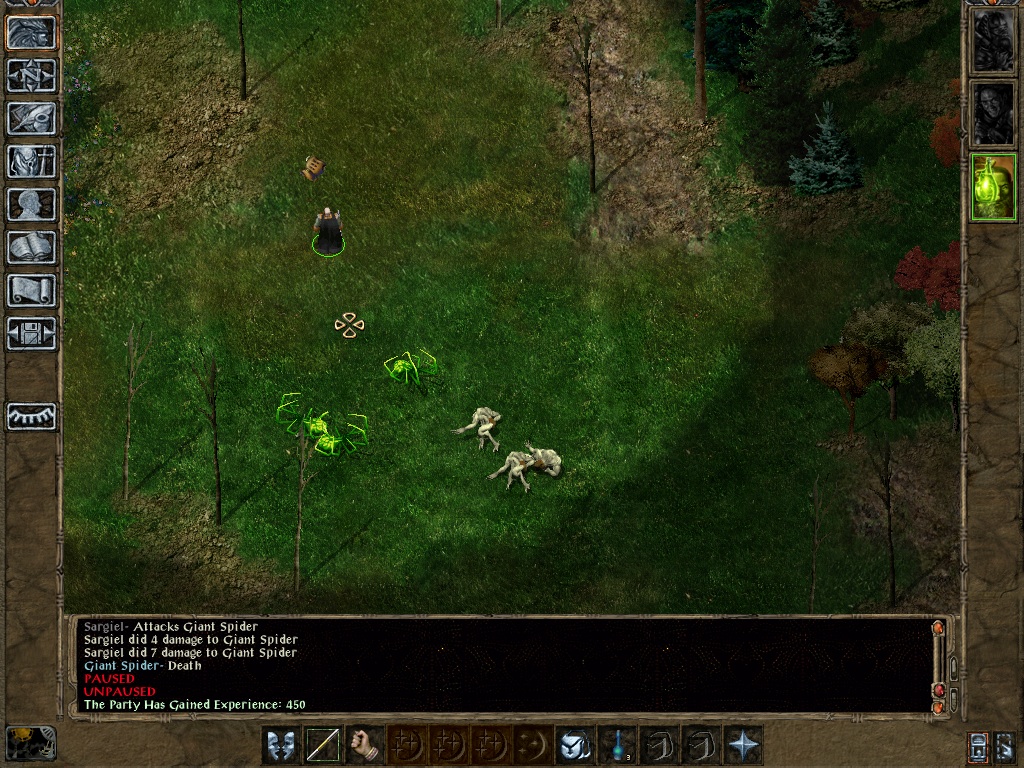
Task: Open the area map with compass icon
Action: 31,75
